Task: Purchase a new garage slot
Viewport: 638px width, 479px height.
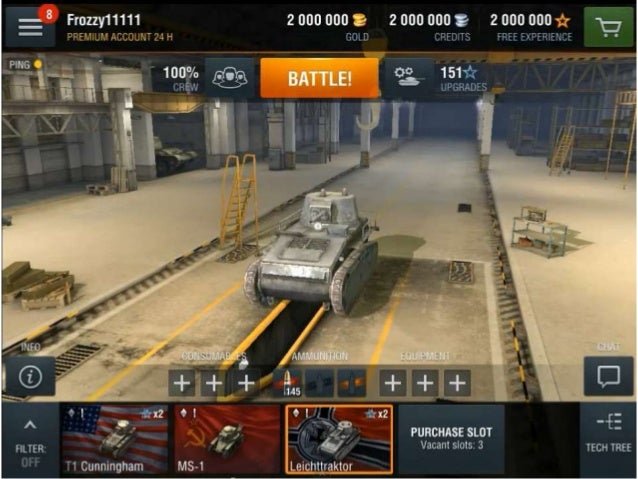Action: 451,439
